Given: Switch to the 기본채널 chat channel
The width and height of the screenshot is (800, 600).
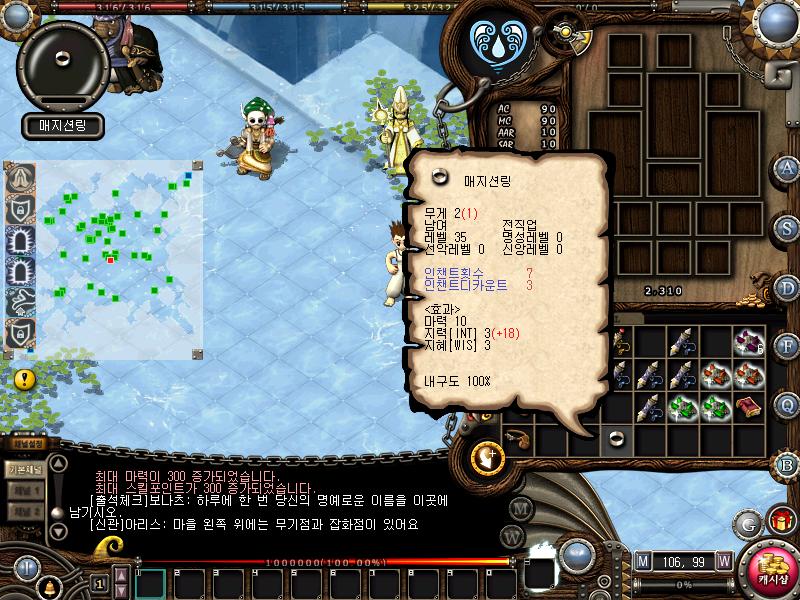Looking at the screenshot, I should 24,469.
